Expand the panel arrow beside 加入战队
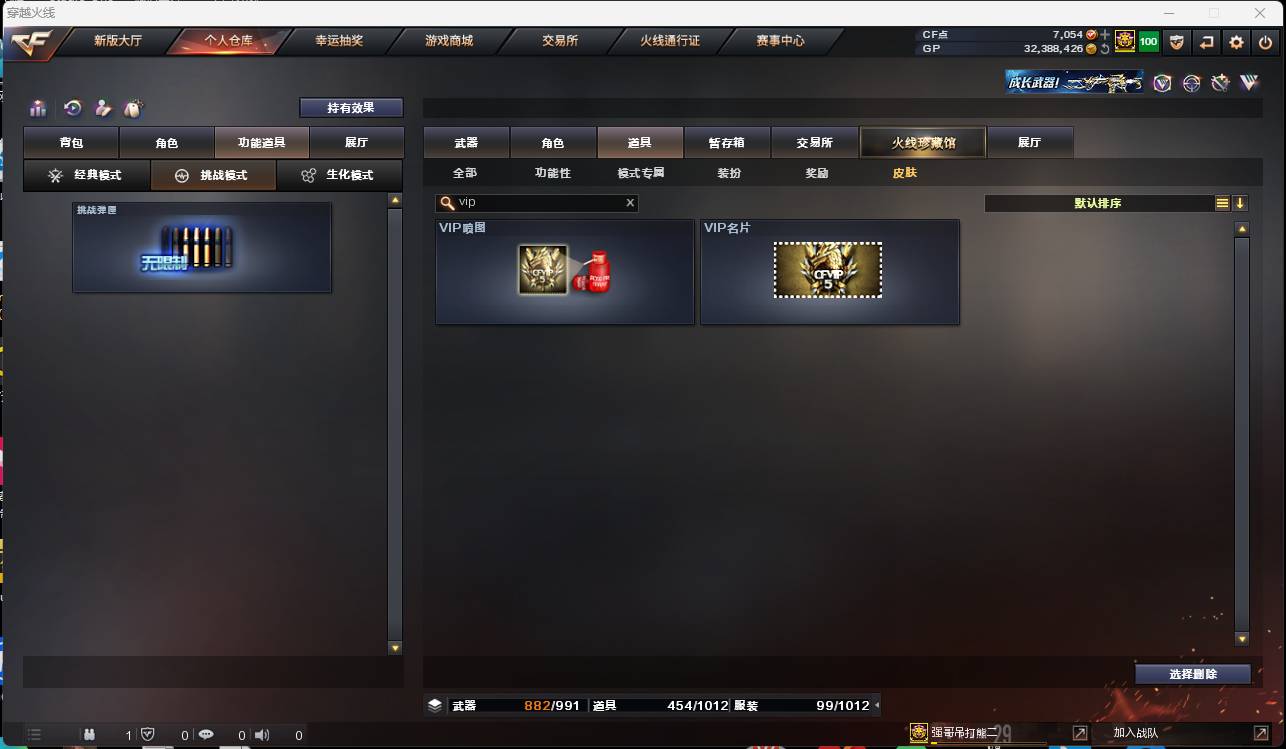 [1080, 732]
